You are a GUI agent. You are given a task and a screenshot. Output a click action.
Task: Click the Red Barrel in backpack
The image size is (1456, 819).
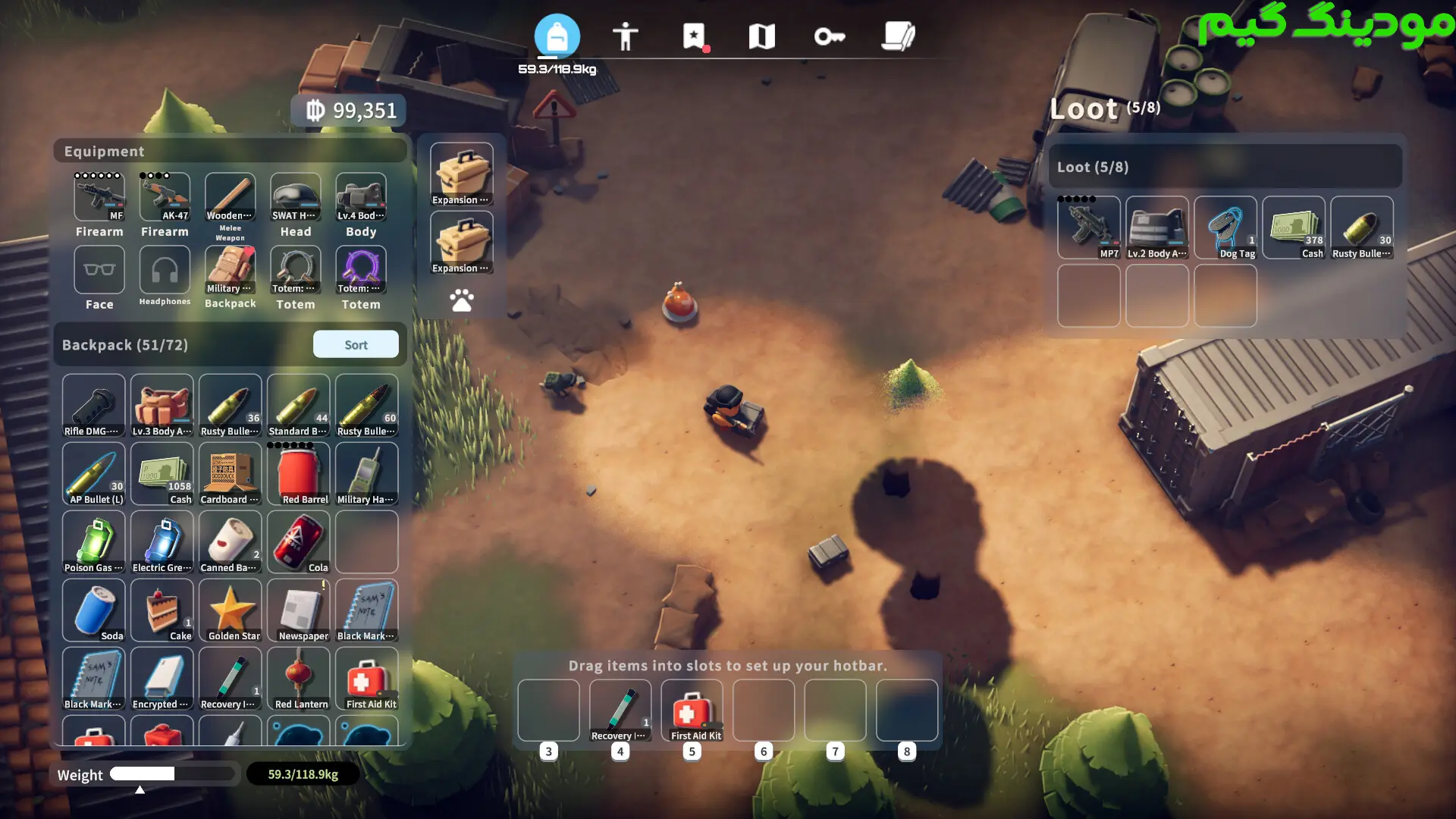point(299,474)
